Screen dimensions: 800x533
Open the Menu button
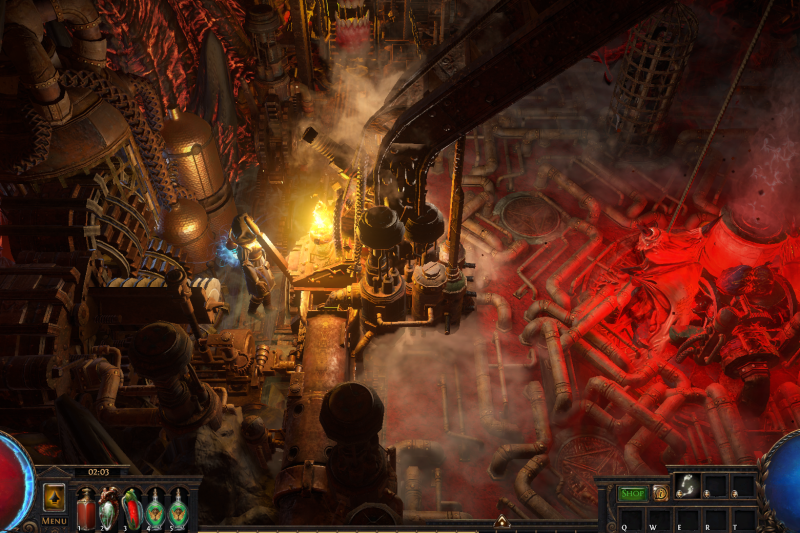(x=54, y=520)
